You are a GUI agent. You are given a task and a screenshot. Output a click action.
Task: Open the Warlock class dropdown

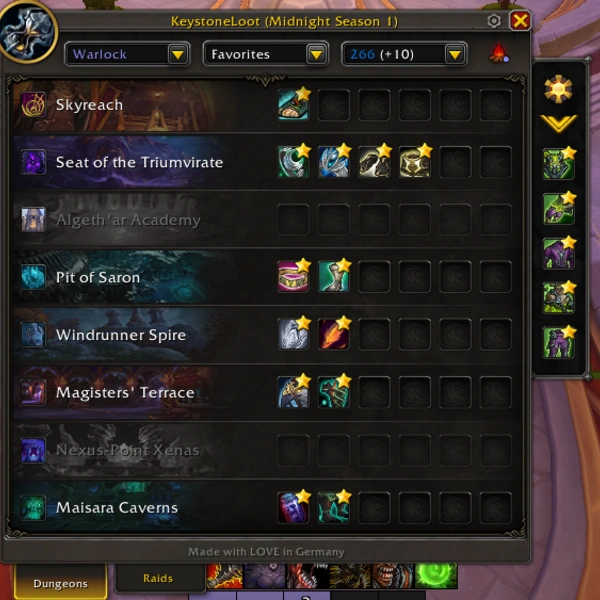[128, 54]
